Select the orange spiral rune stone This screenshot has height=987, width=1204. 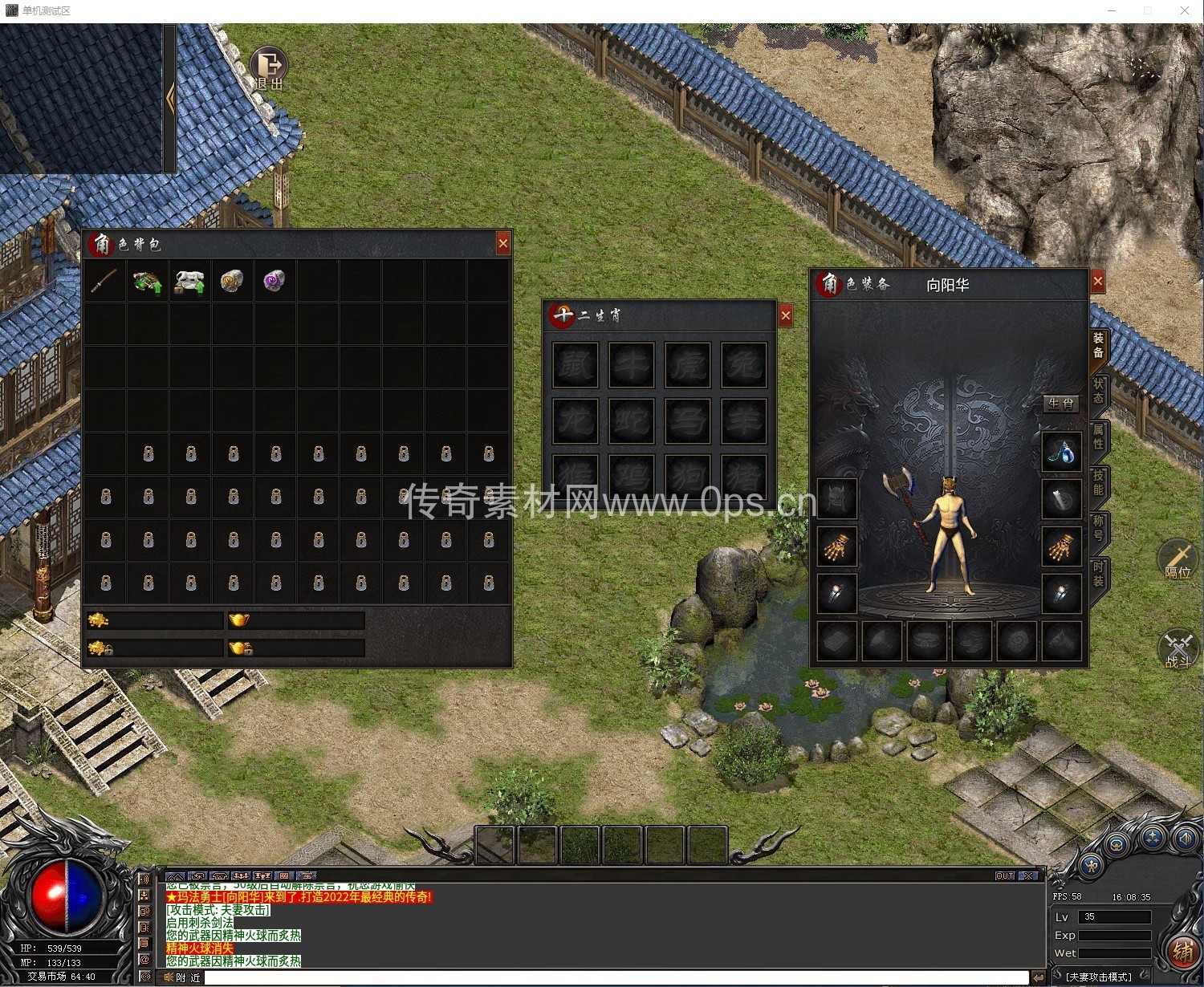coord(231,281)
